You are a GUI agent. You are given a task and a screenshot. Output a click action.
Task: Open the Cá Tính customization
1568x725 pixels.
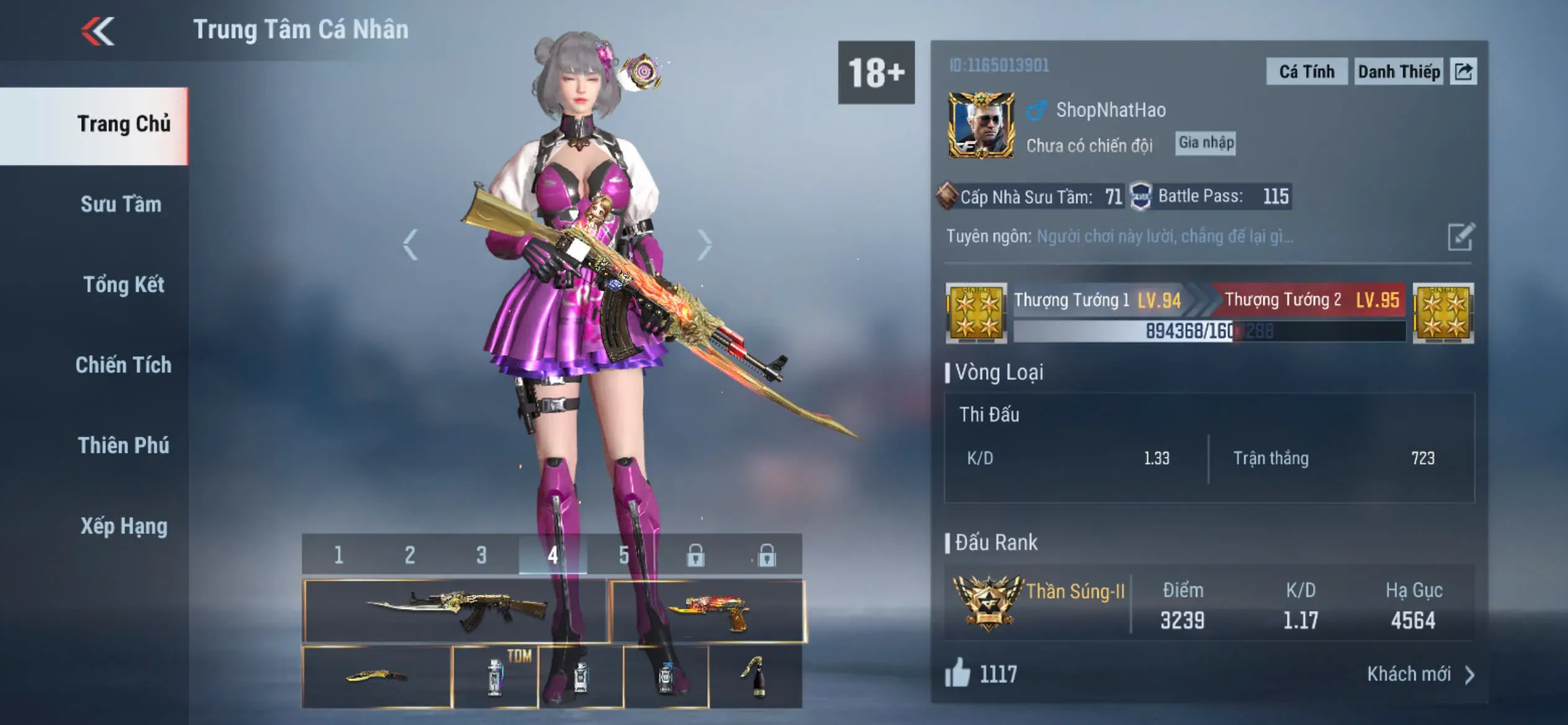[x=1306, y=72]
